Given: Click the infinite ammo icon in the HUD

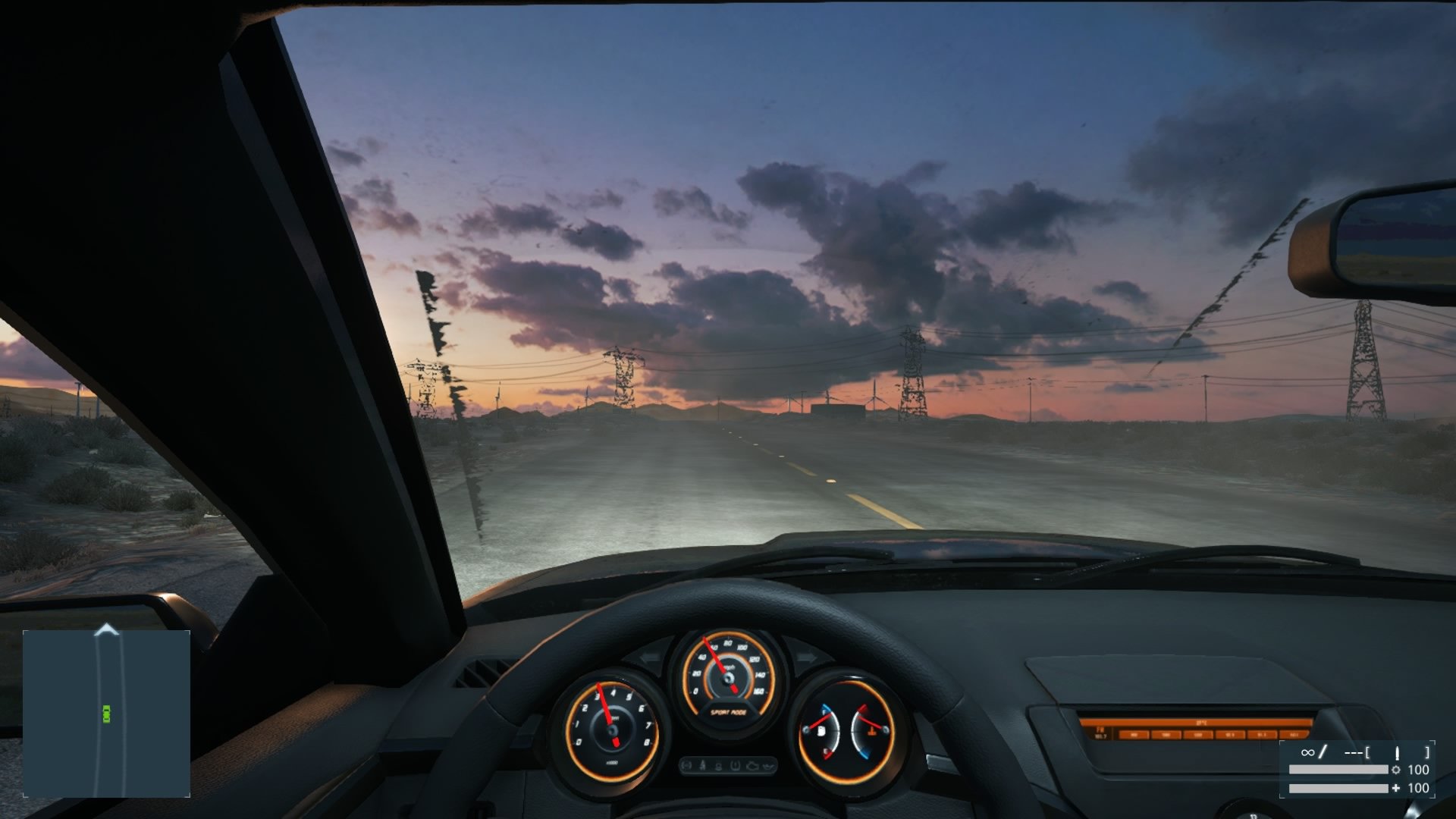Looking at the screenshot, I should 1307,752.
